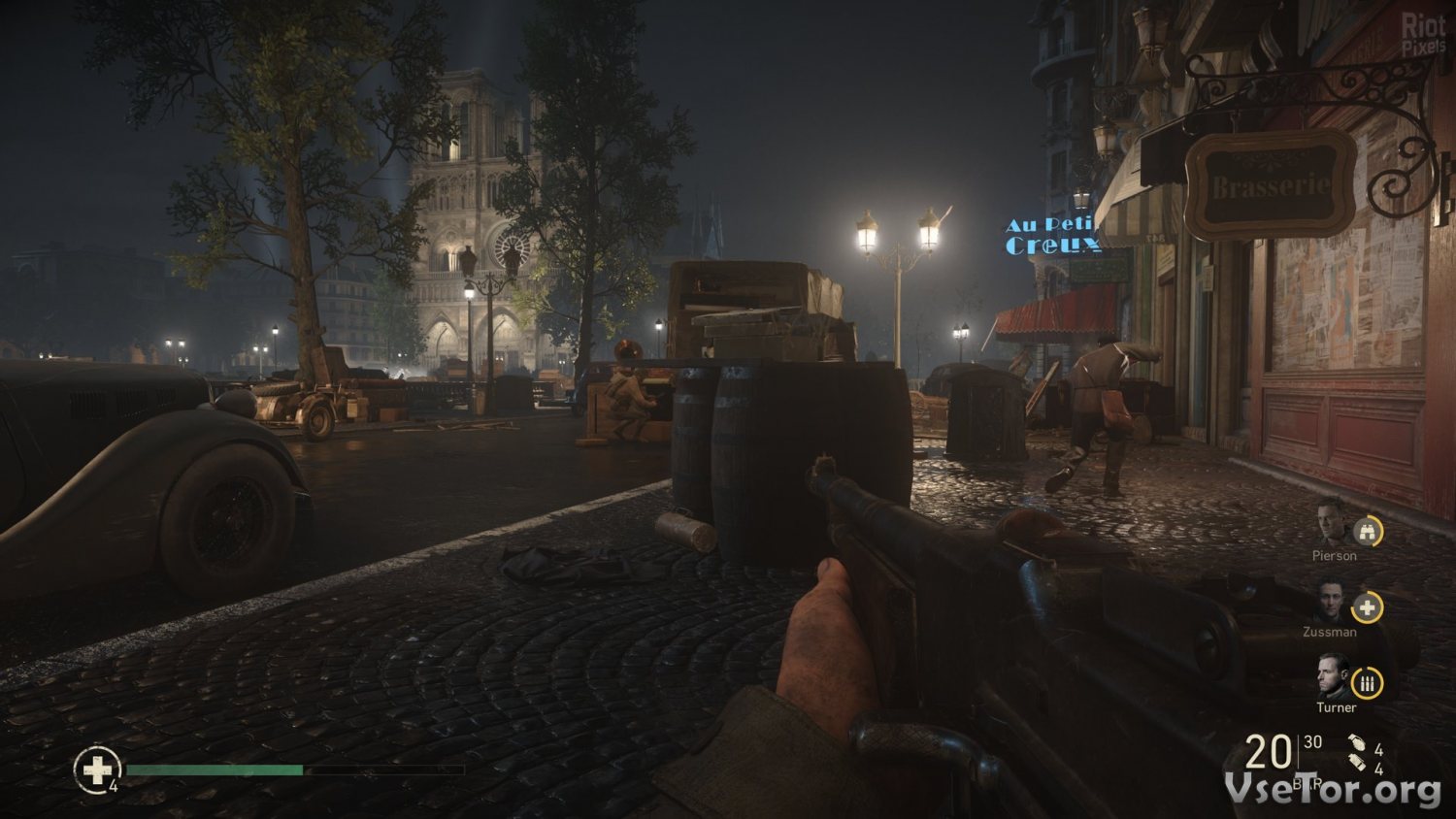
Task: Select Zussman's squad portrait
Action: (x=1328, y=602)
